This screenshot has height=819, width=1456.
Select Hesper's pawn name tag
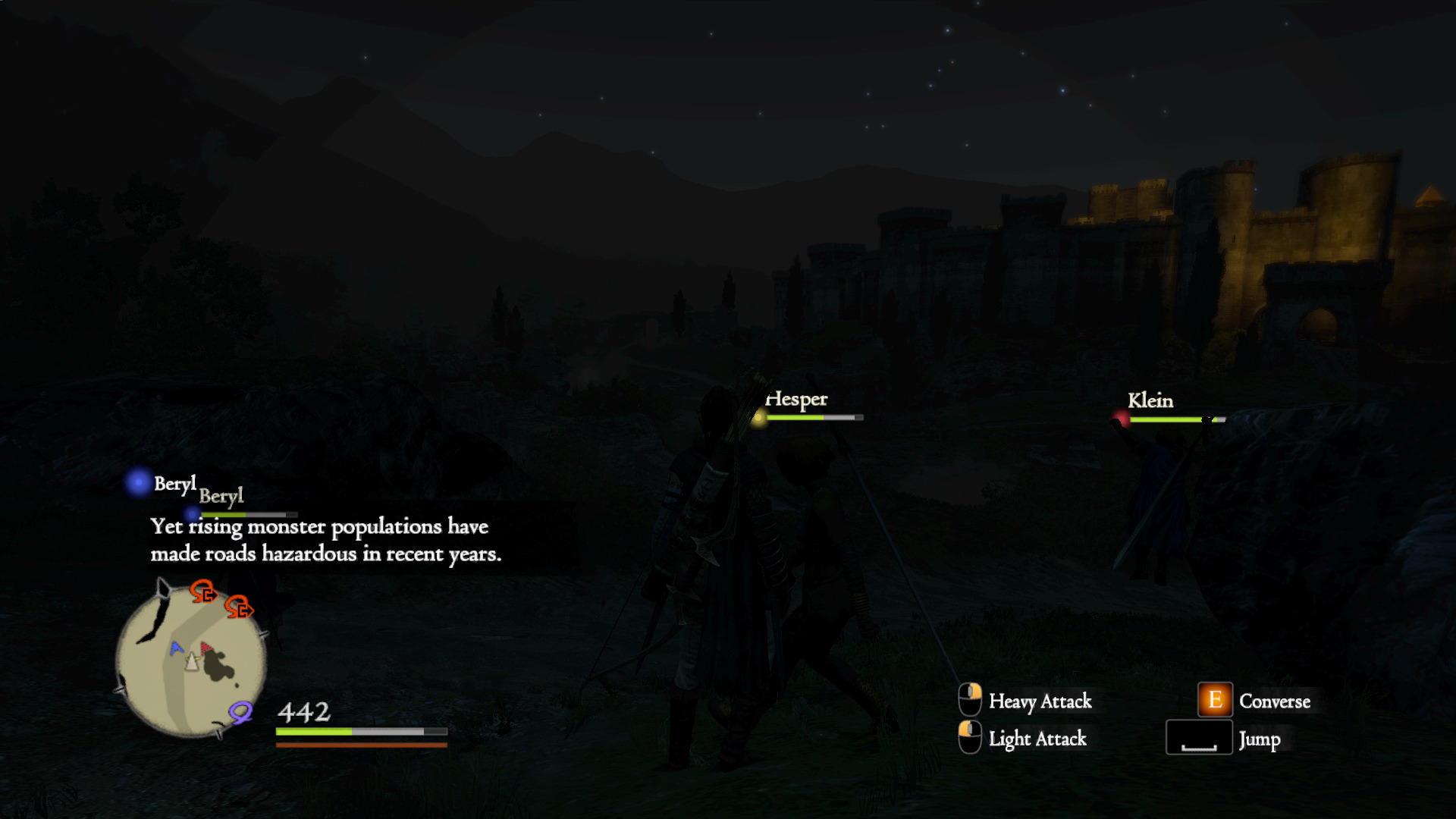[796, 399]
